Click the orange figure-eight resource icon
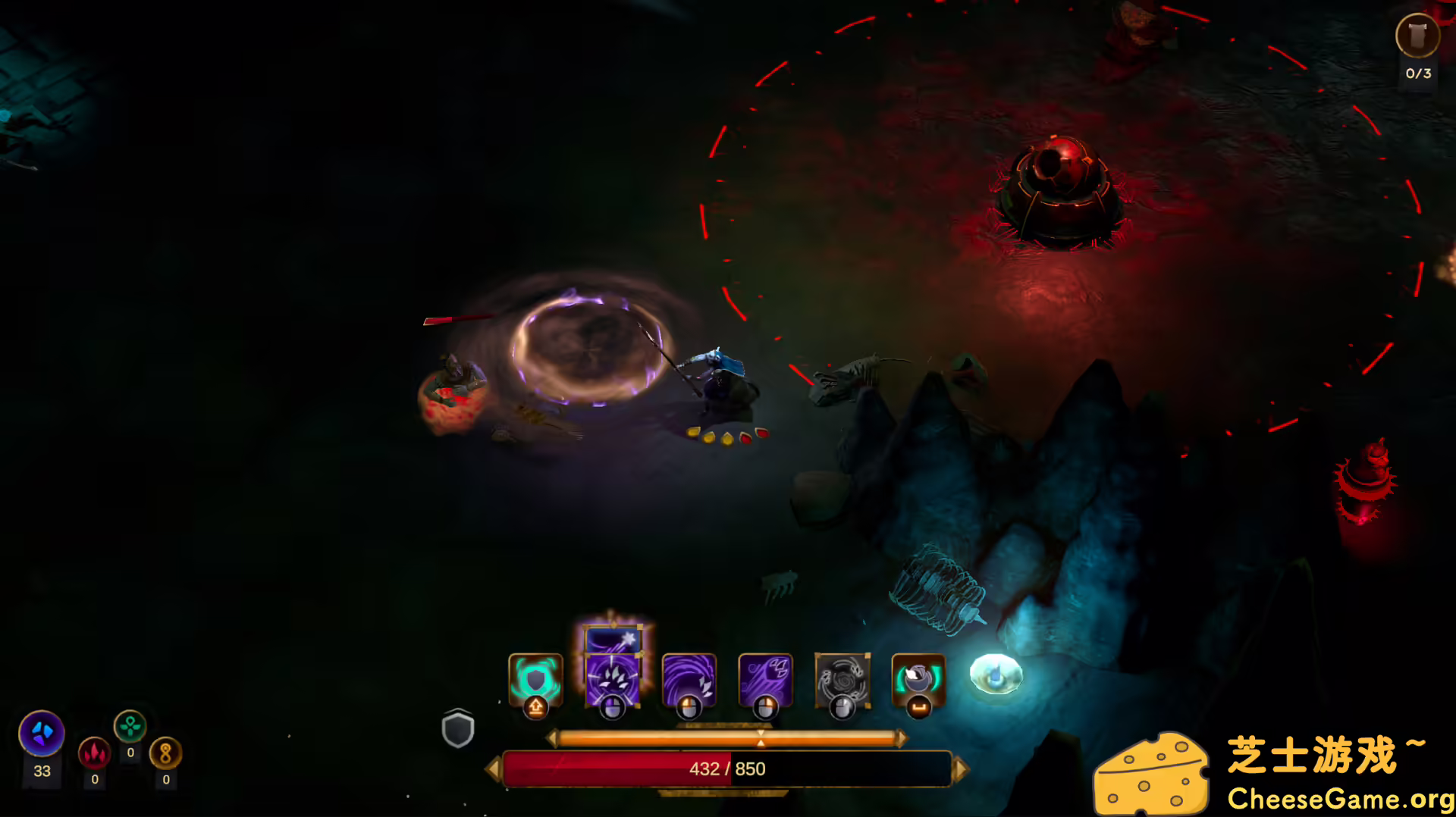This screenshot has width=1456, height=817. point(165,753)
